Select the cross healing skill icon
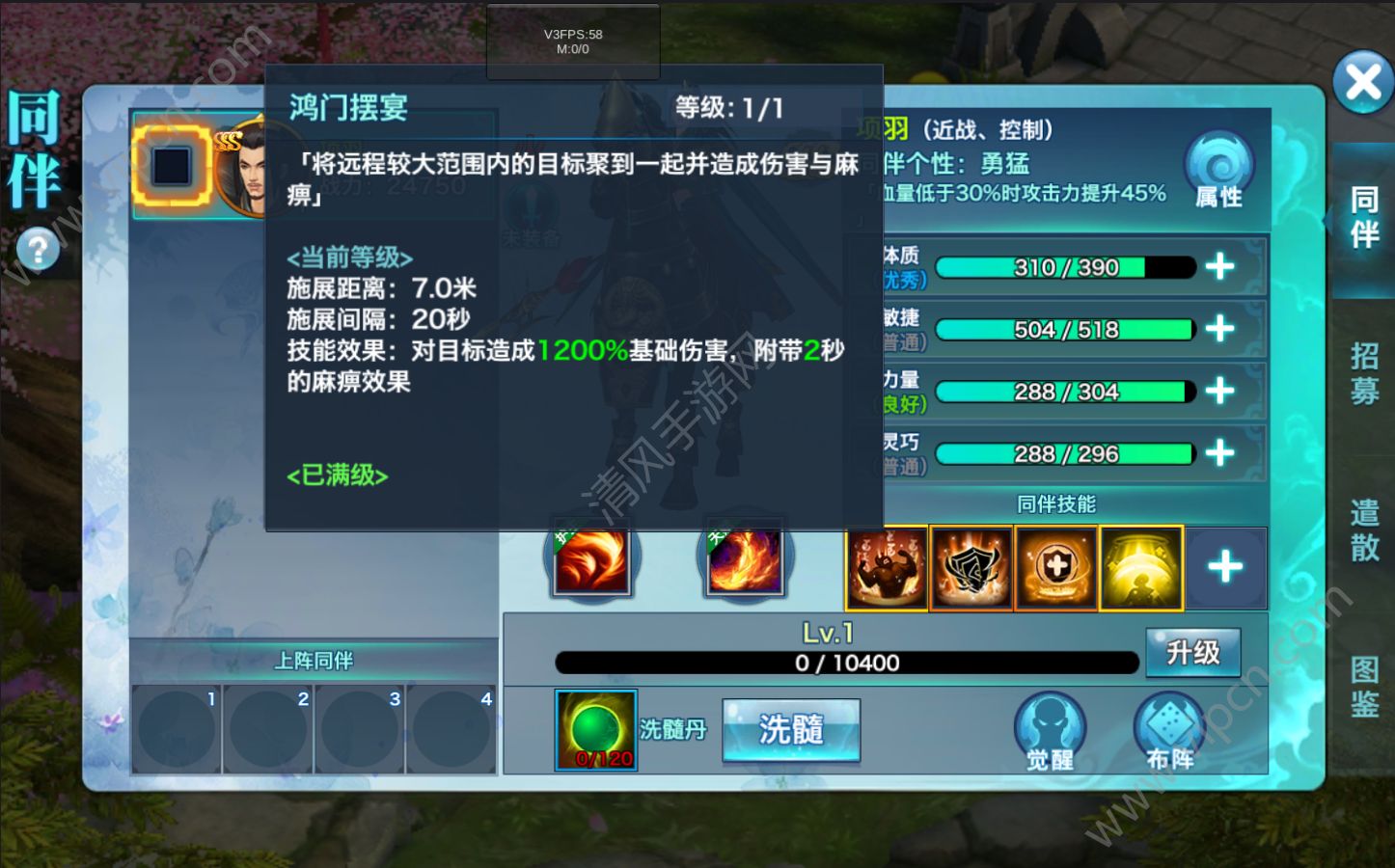This screenshot has width=1395, height=868. [x=1055, y=567]
